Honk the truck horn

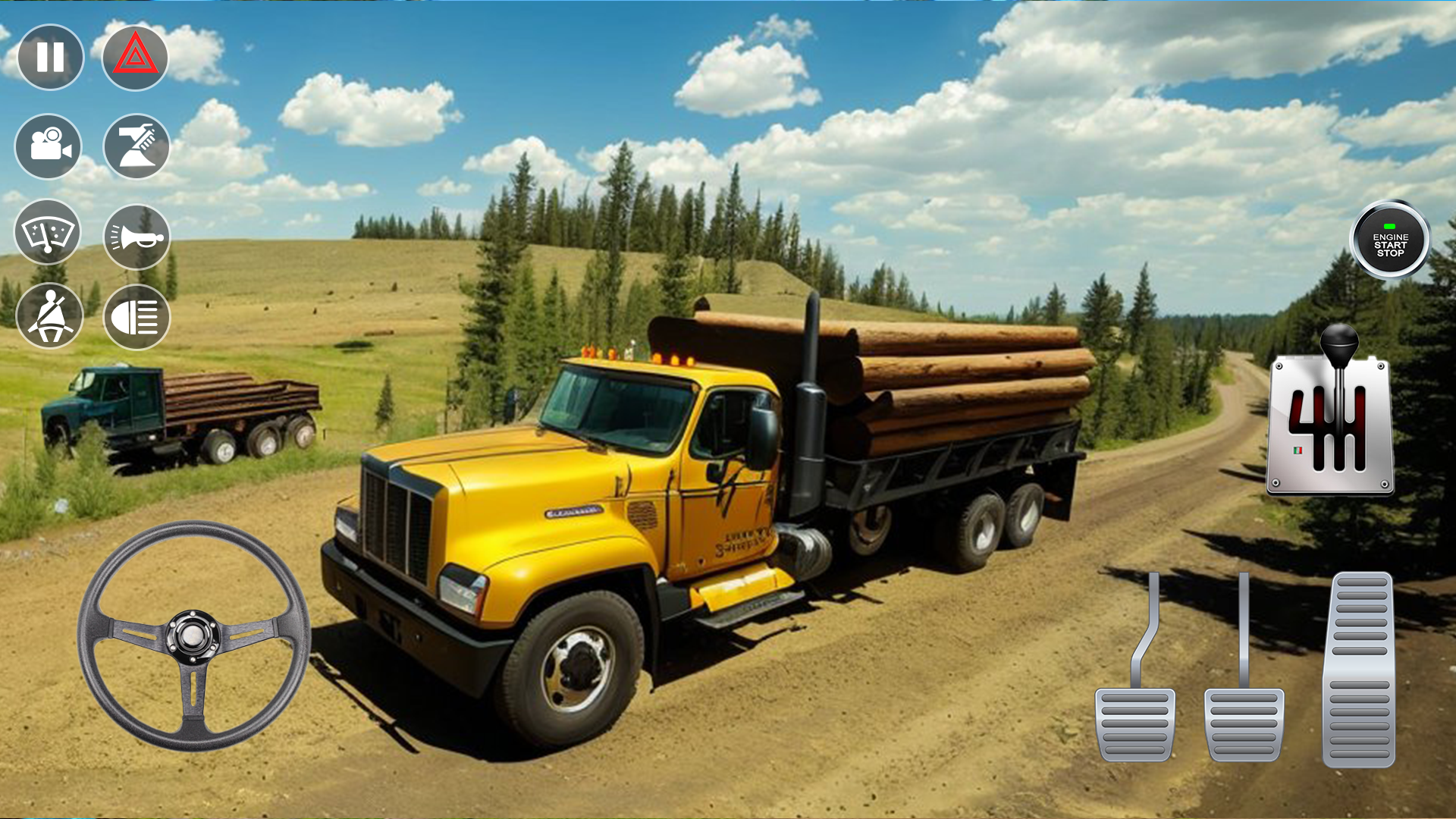click(x=135, y=234)
